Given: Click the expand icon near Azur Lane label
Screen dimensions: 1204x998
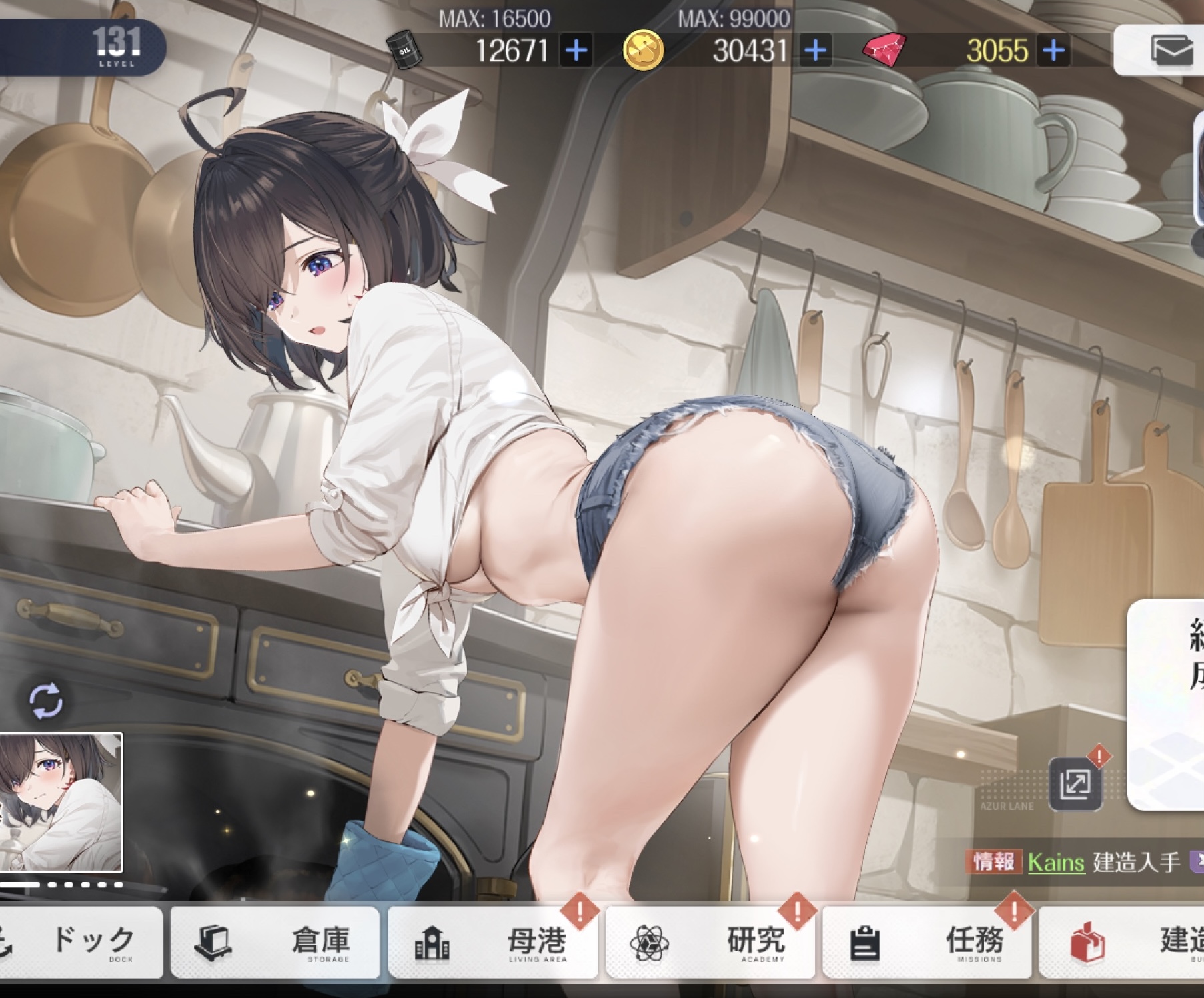Looking at the screenshot, I should [1075, 784].
